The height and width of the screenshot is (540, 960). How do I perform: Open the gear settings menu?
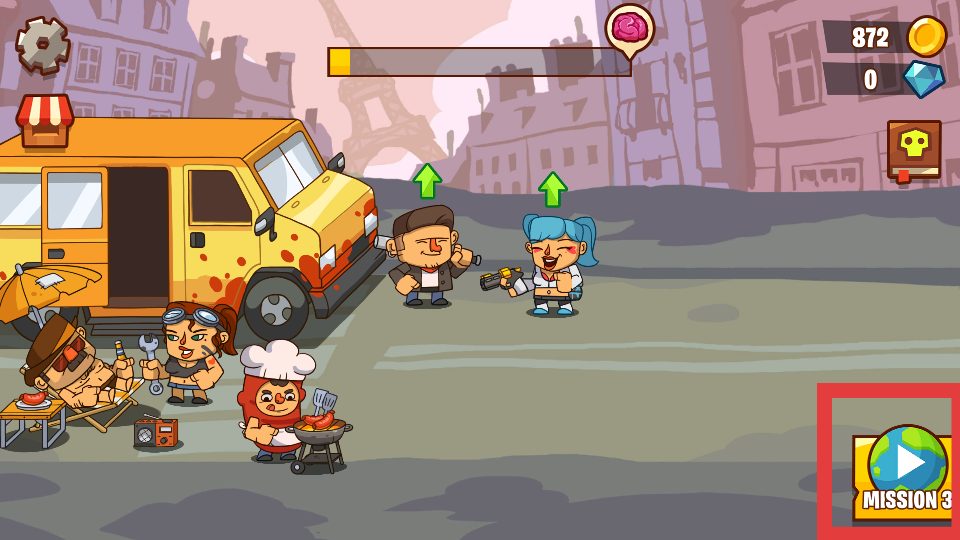[x=43, y=45]
